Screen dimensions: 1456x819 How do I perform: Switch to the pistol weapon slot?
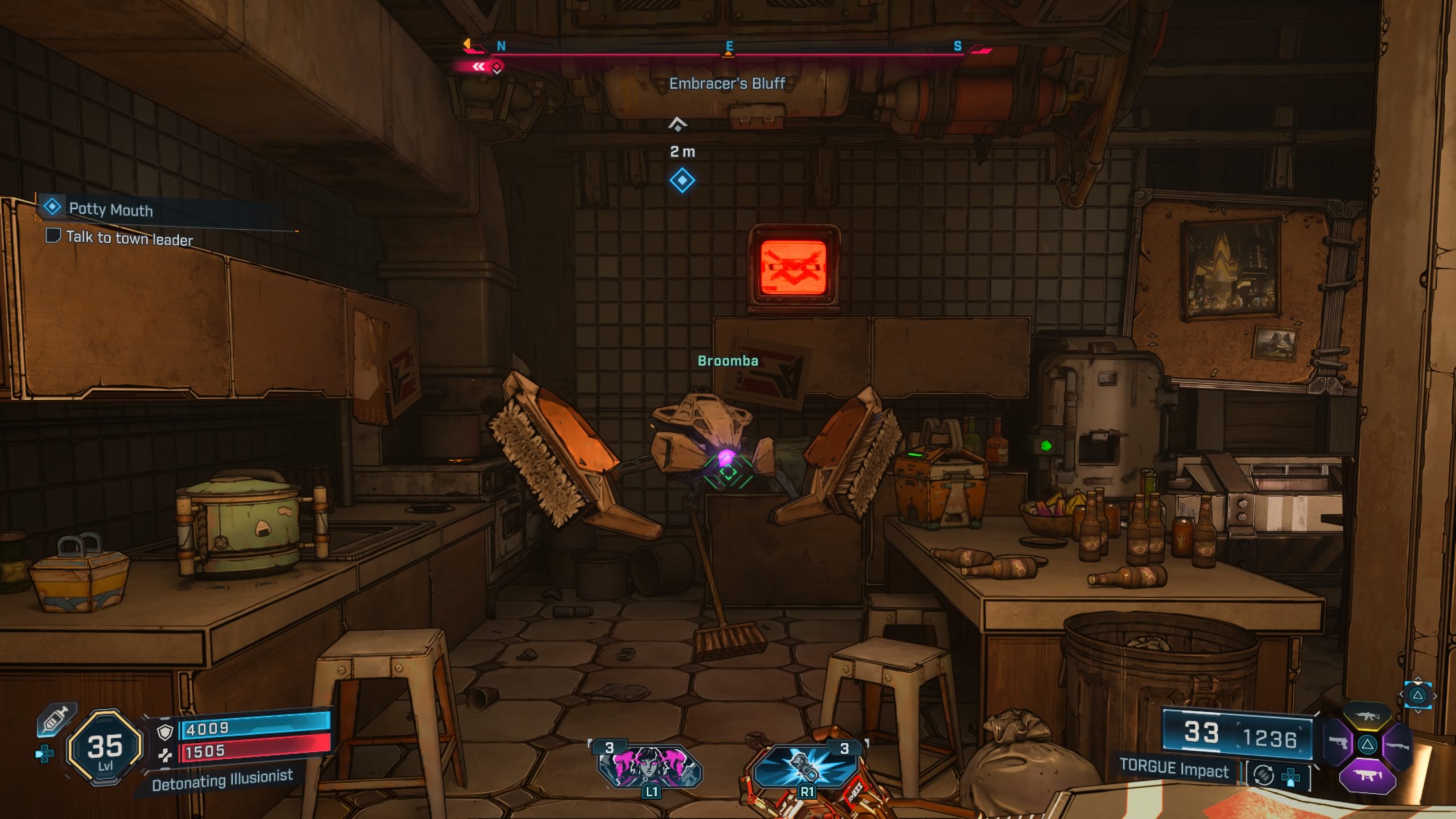point(1338,743)
